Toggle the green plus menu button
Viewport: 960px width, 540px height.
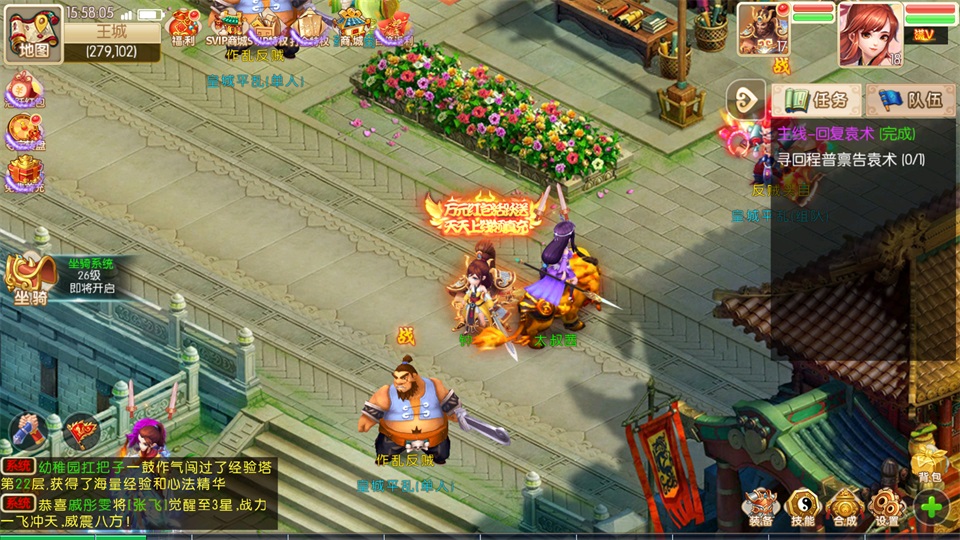[x=931, y=506]
